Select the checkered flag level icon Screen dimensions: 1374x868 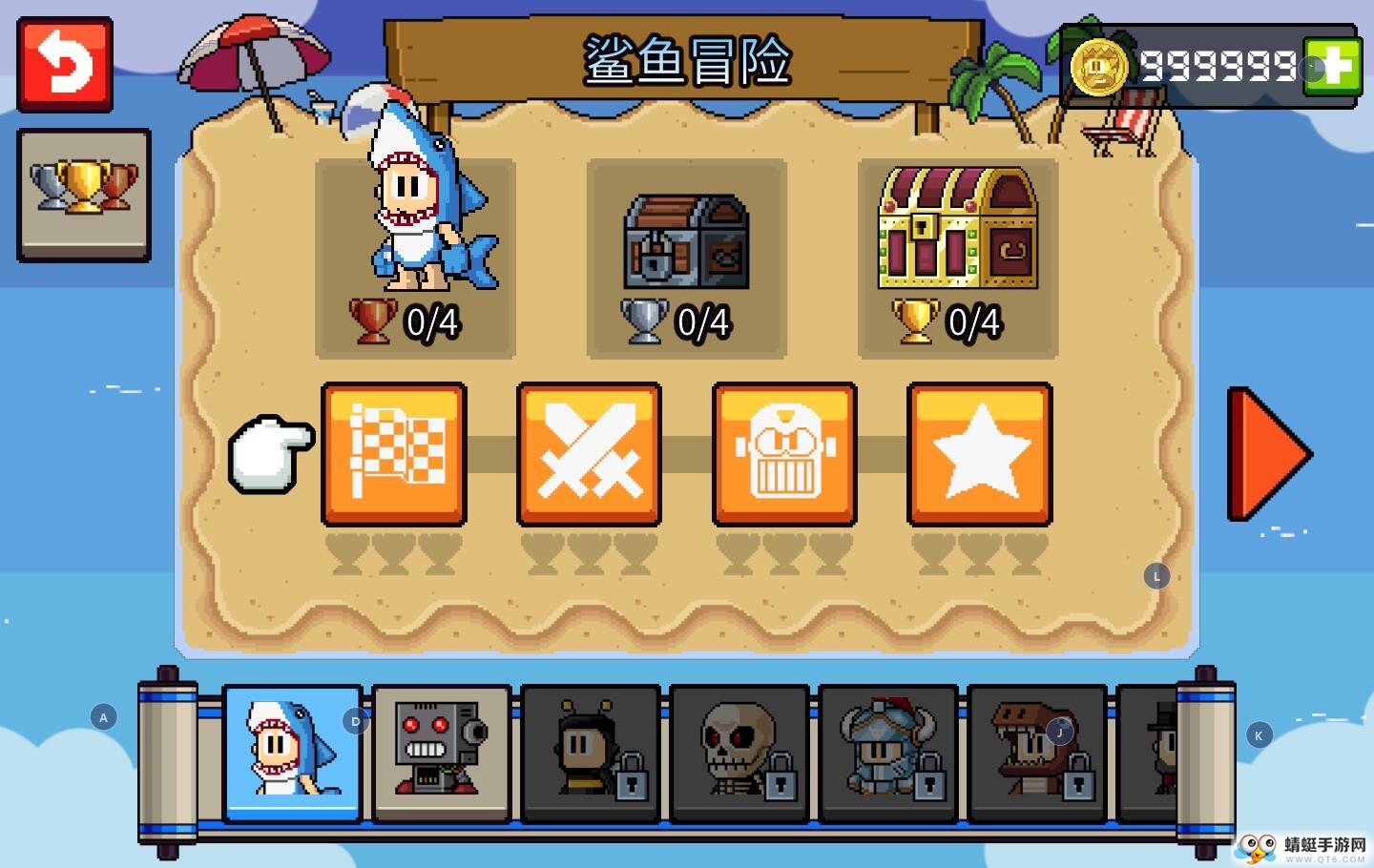click(394, 453)
